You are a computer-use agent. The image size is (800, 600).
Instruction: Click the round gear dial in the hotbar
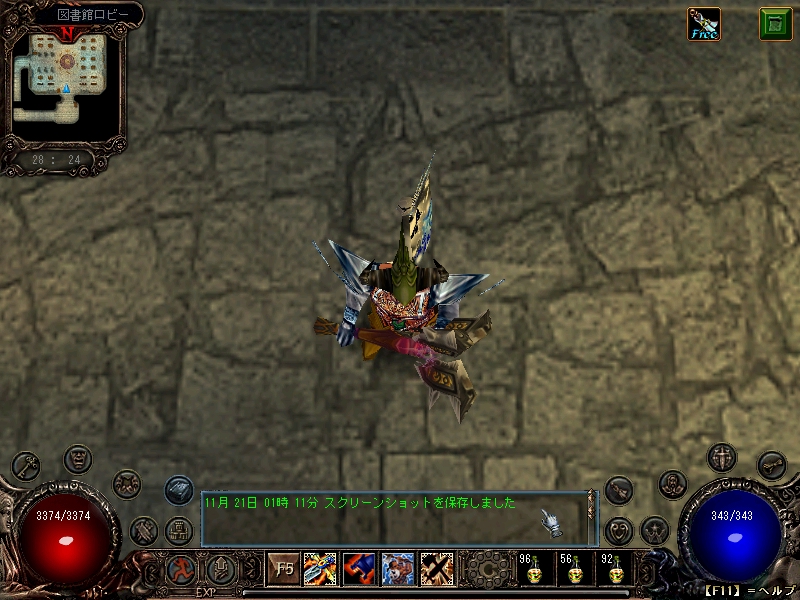[x=487, y=569]
